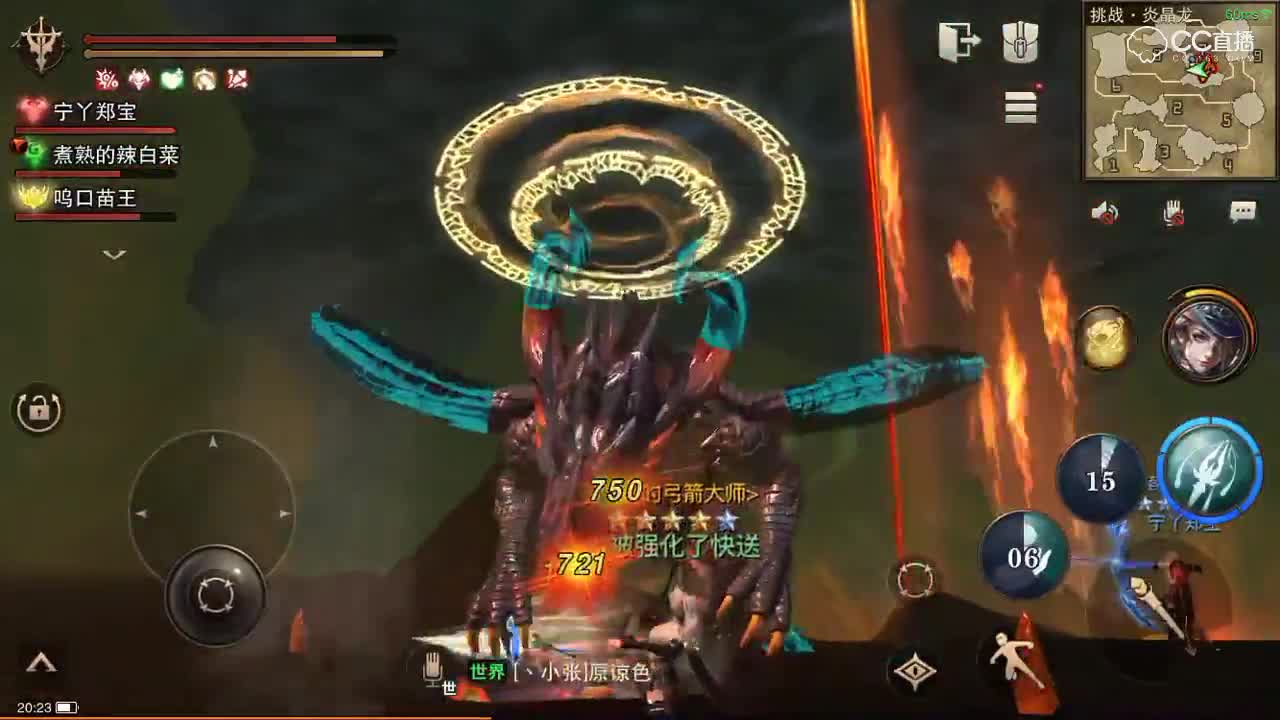Screen dimensions: 1280x720
Task: Select the main attack skill button
Action: pos(1212,473)
